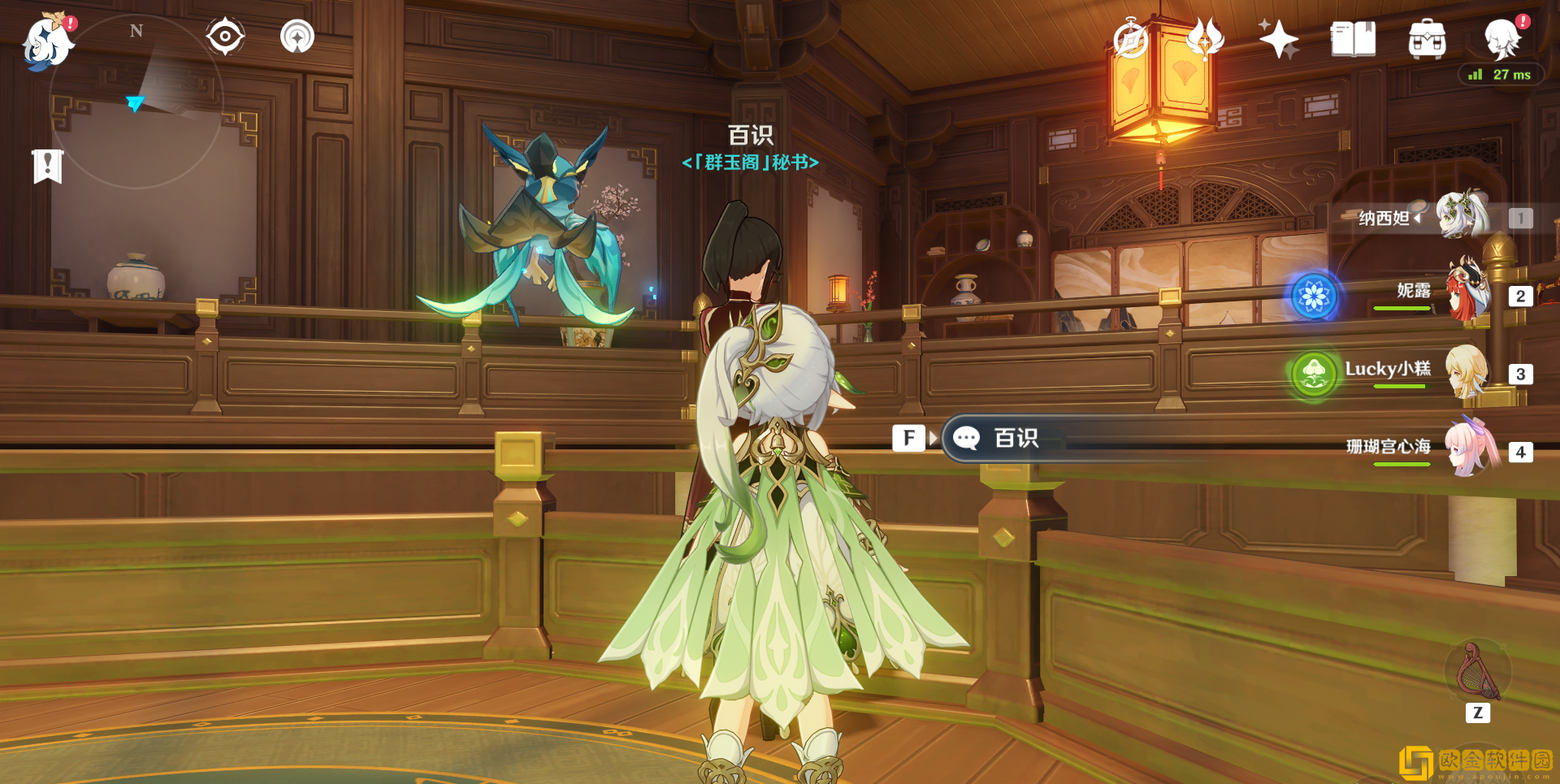Open the backpack inventory
Image resolution: width=1560 pixels, height=784 pixels.
[x=1427, y=39]
